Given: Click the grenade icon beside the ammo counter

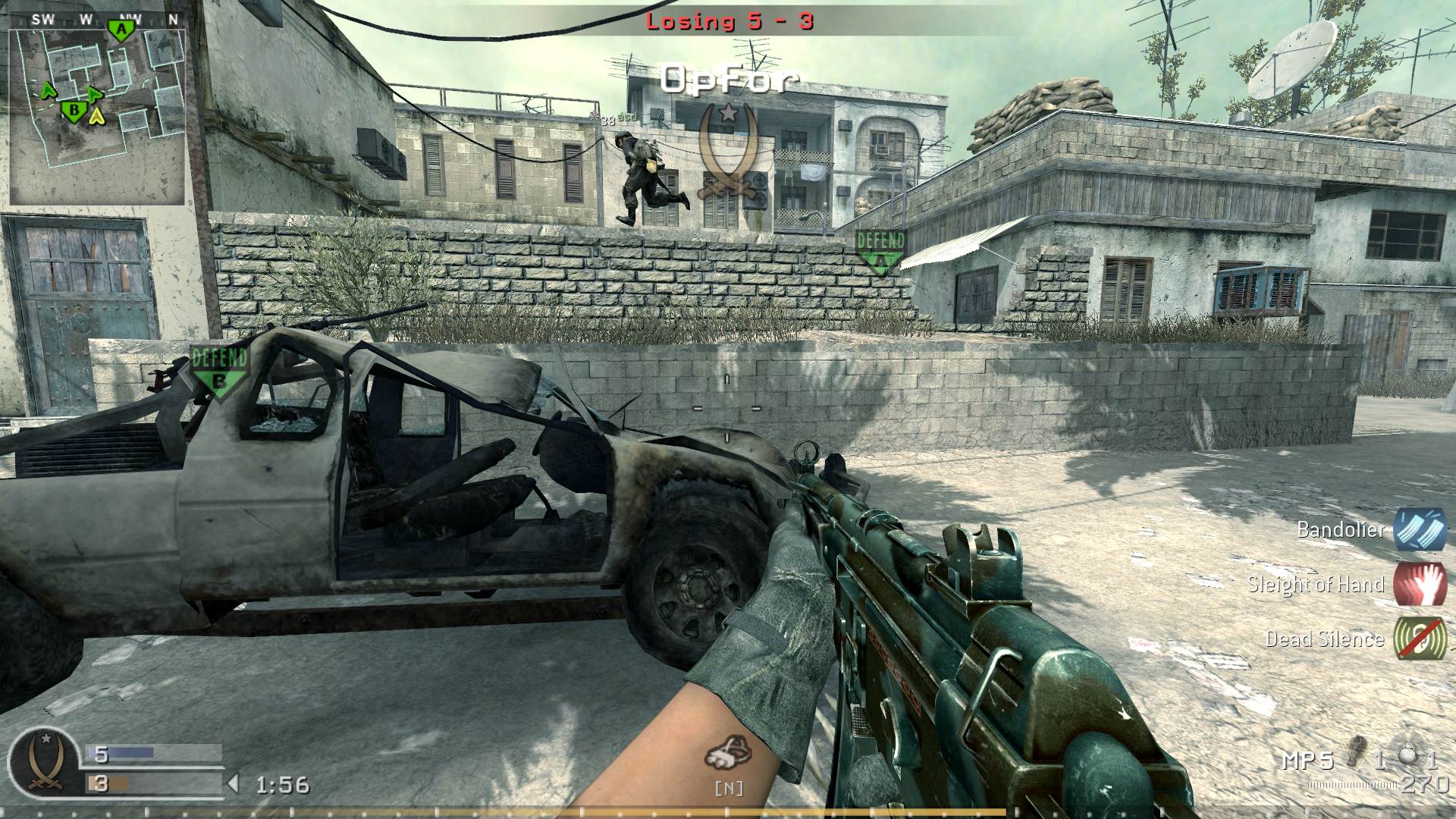Looking at the screenshot, I should pos(1356,749).
